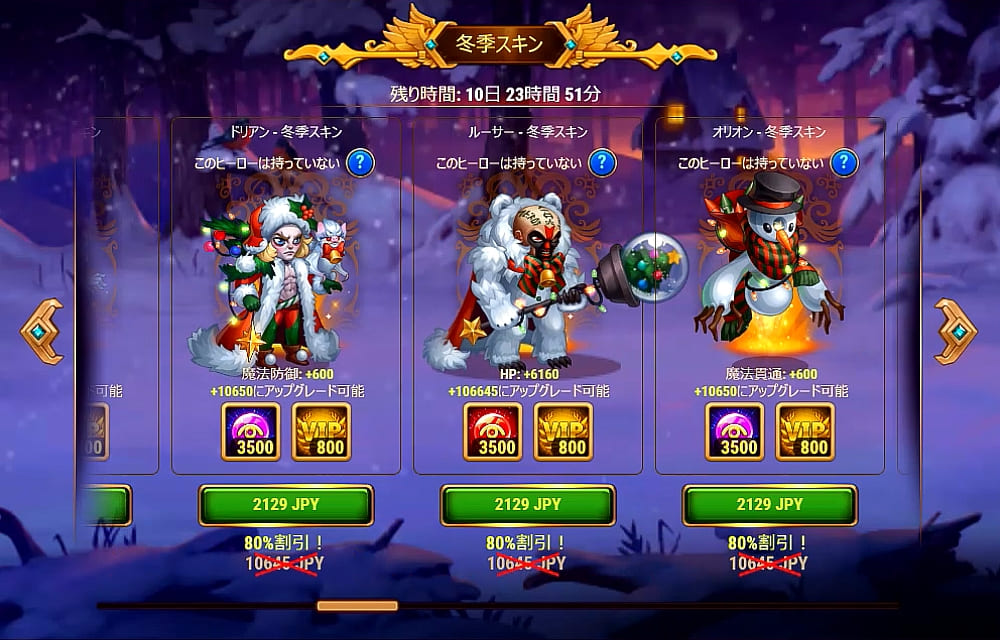The width and height of the screenshot is (1000, 640).
Task: Select the VIP 800 reward under Orion
Action: coord(805,432)
